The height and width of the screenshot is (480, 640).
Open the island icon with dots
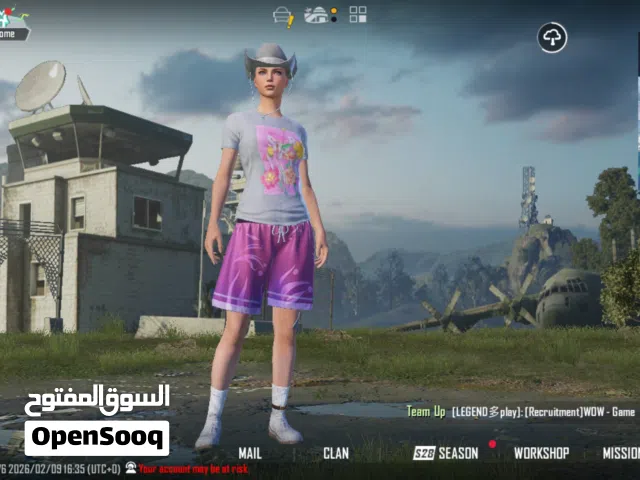[x=319, y=14]
